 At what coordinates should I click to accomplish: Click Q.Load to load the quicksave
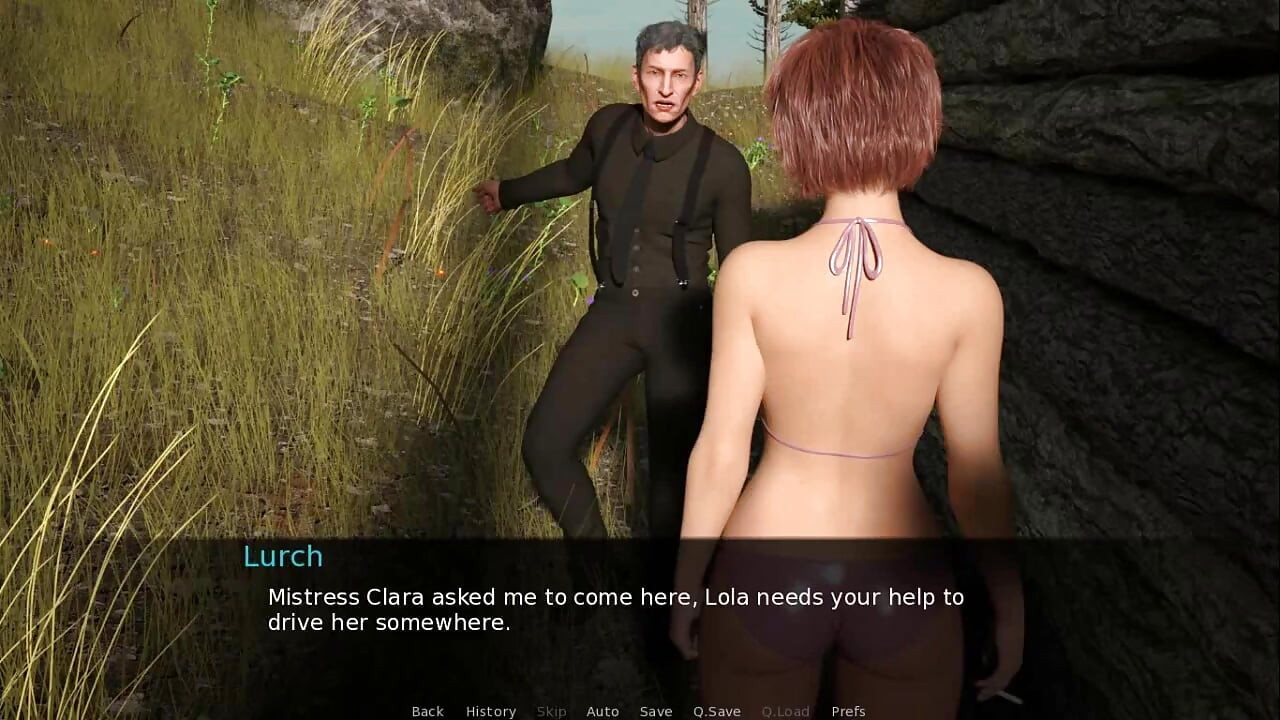click(x=785, y=711)
